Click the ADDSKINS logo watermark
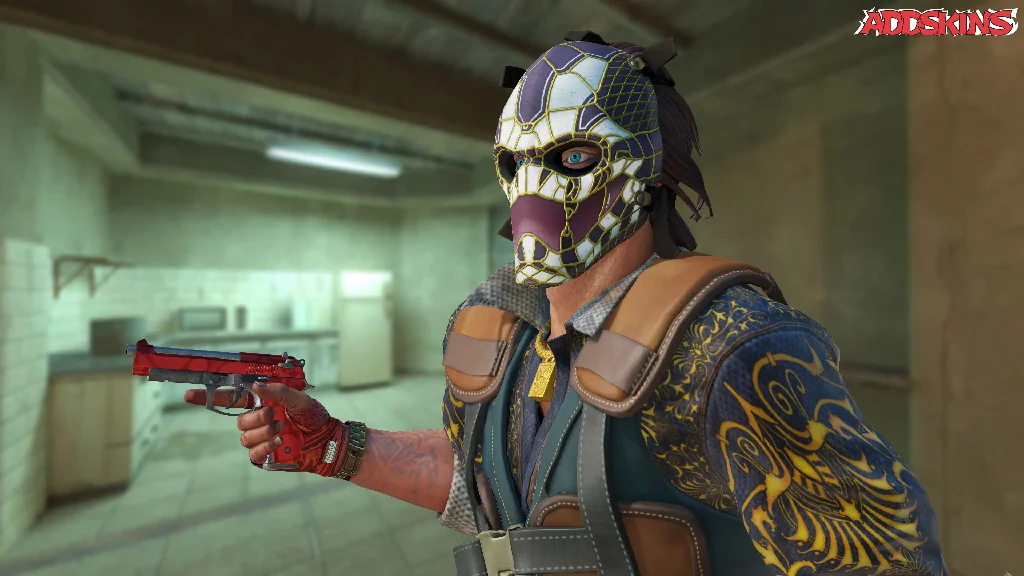 [938, 22]
